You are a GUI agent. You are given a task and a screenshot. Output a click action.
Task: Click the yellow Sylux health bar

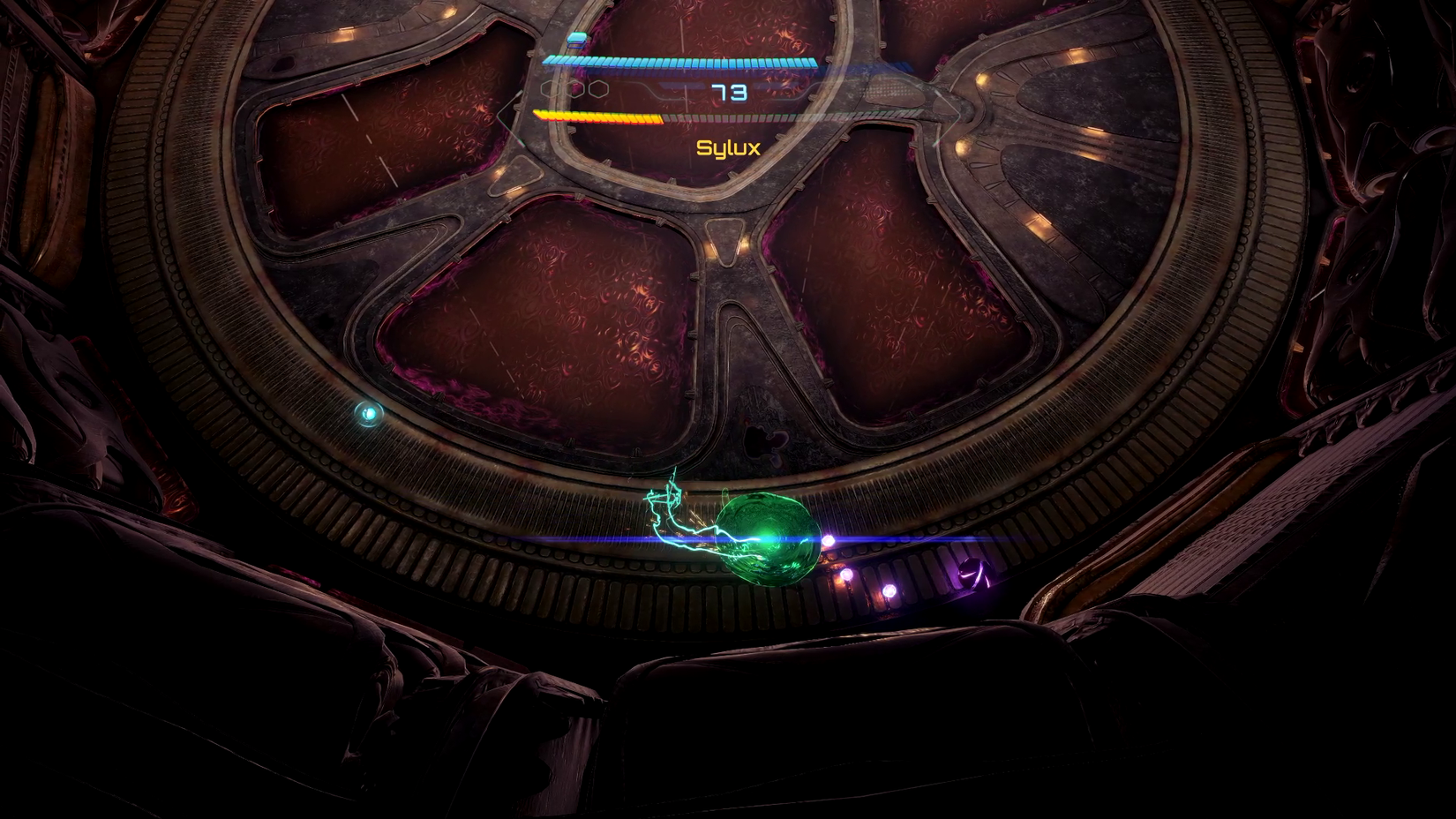tap(596, 117)
